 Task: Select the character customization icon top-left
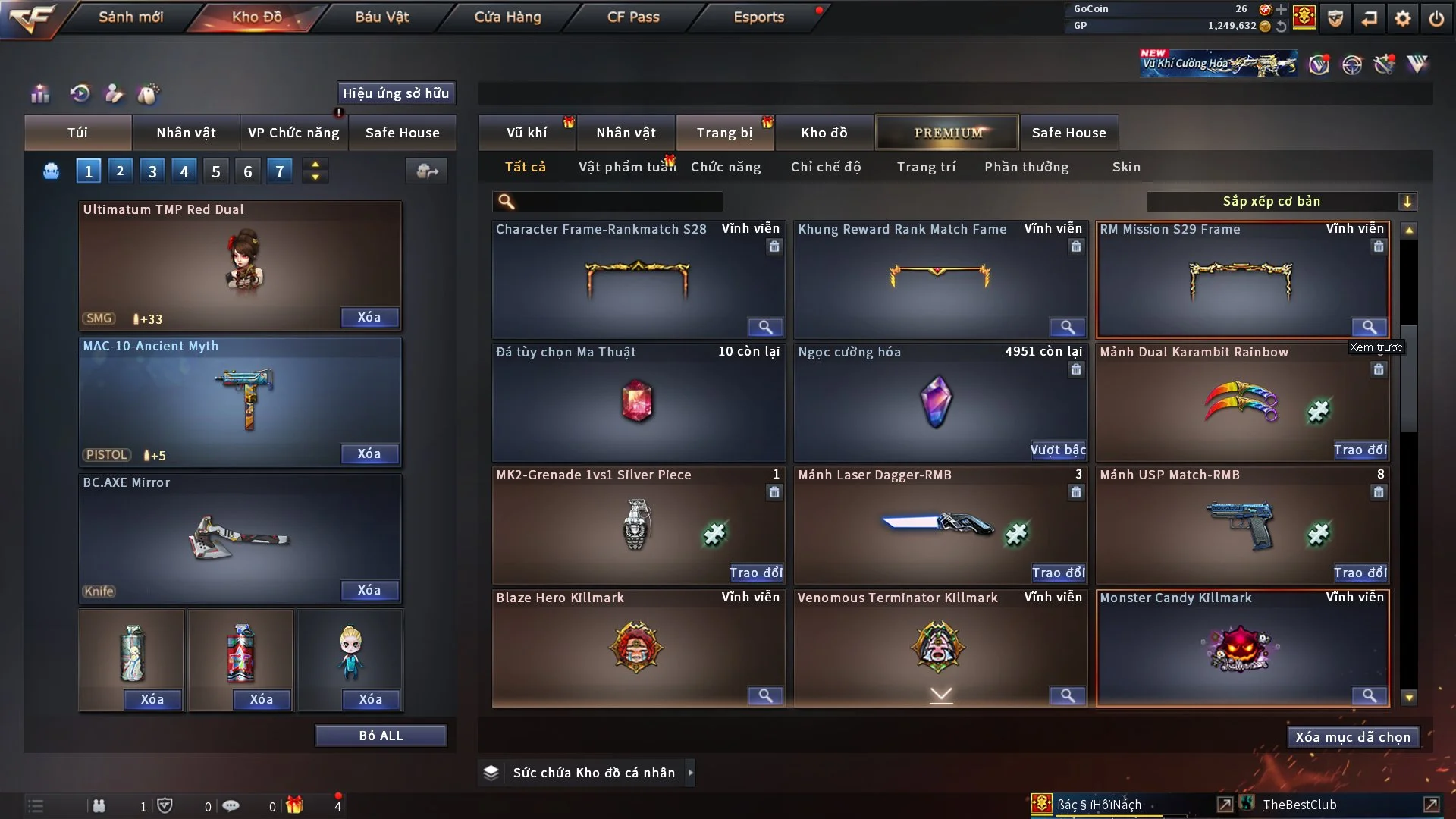tap(113, 93)
